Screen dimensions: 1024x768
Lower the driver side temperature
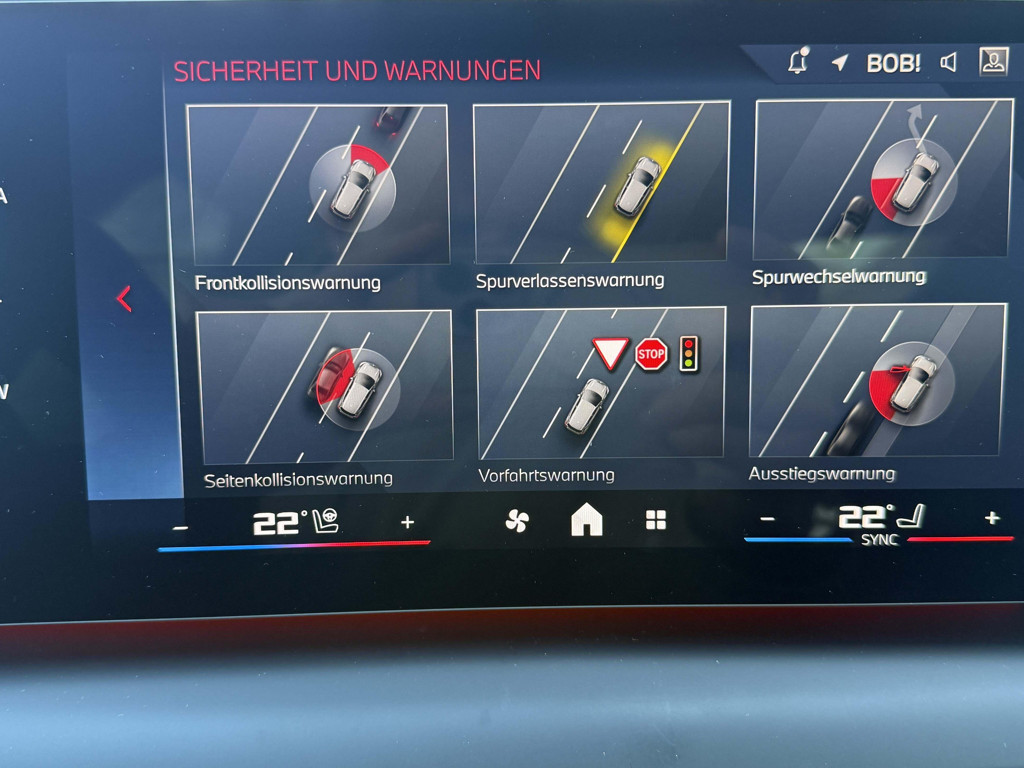coord(180,526)
